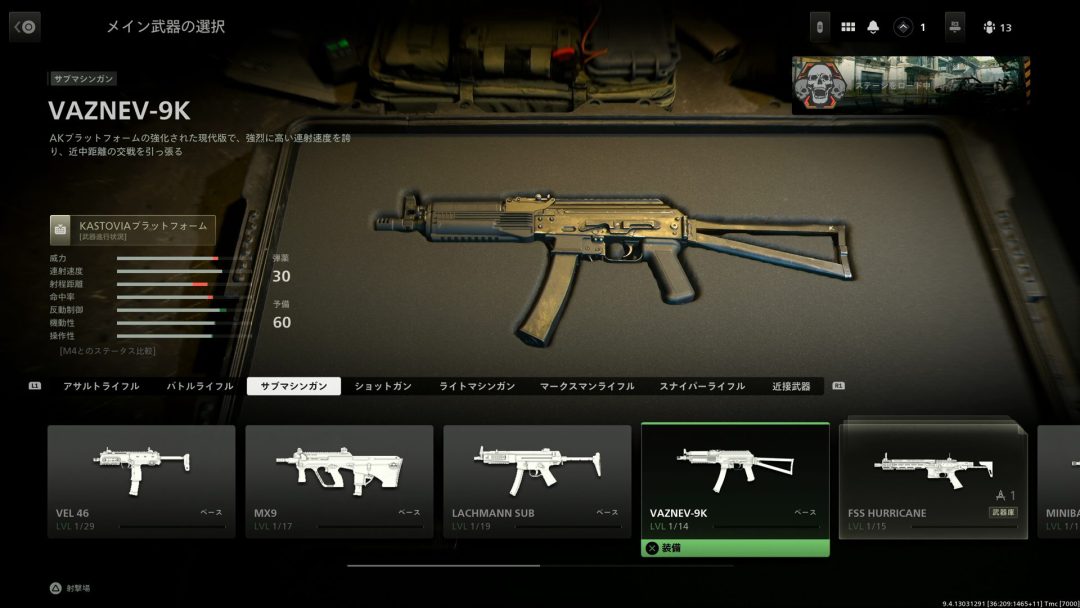Open the ライトマシンガン tab
1080x608 pixels.
pyautogui.click(x=477, y=386)
